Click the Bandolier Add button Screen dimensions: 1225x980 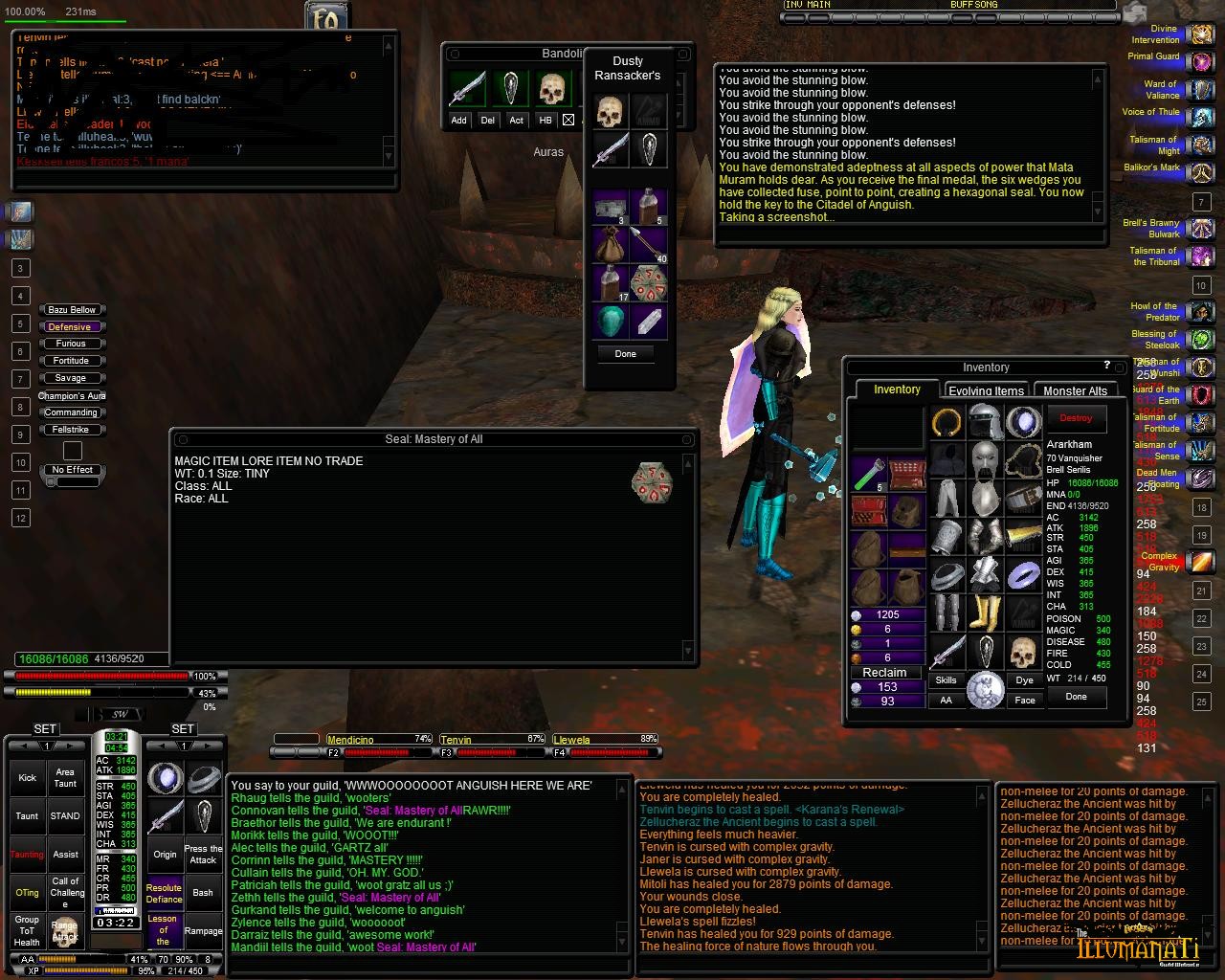[458, 121]
